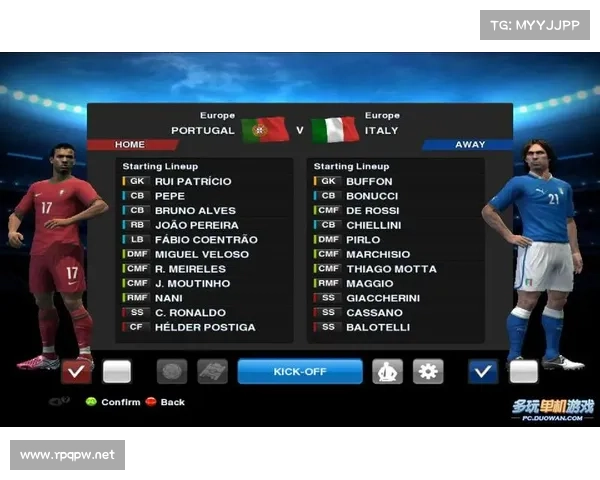Toggle the red home-side checkmark box

click(76, 372)
